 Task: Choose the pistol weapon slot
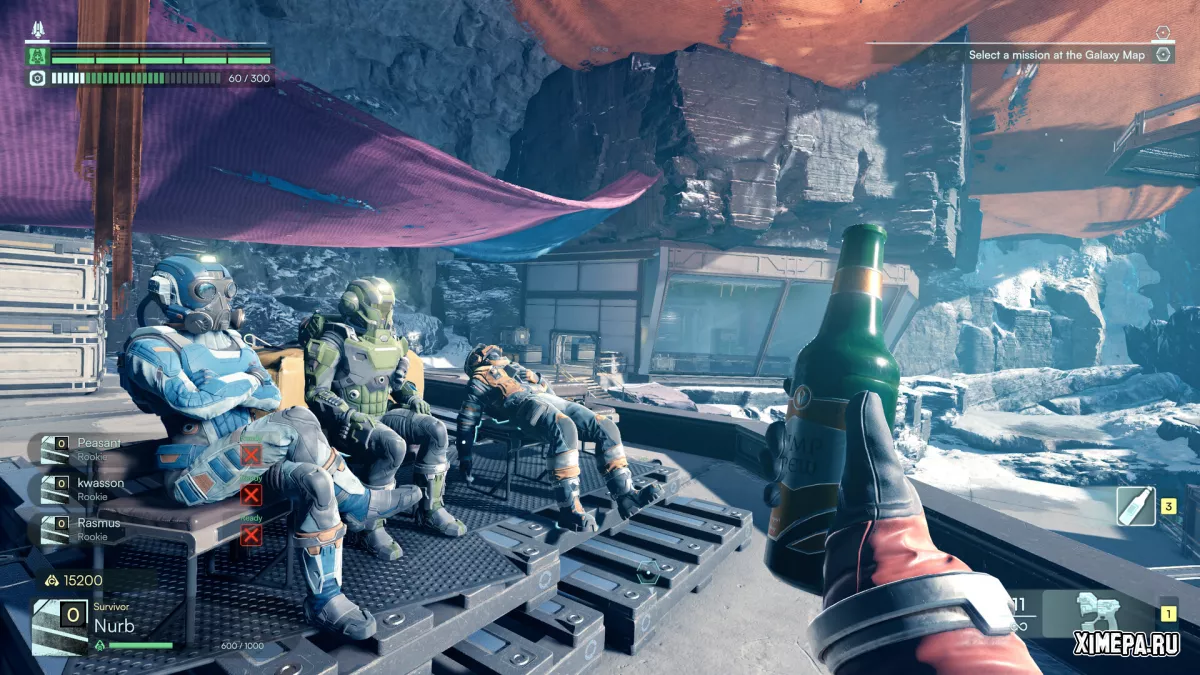[x=1098, y=614]
